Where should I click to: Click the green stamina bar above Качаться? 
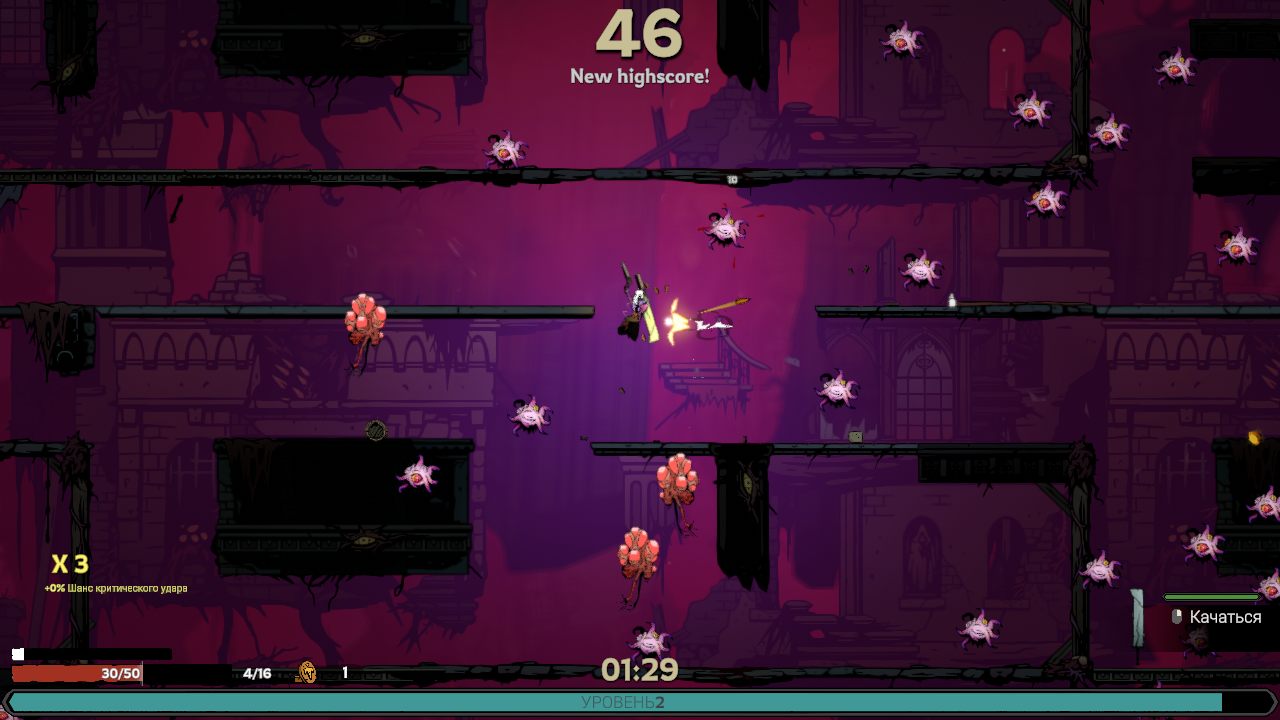(x=1210, y=598)
